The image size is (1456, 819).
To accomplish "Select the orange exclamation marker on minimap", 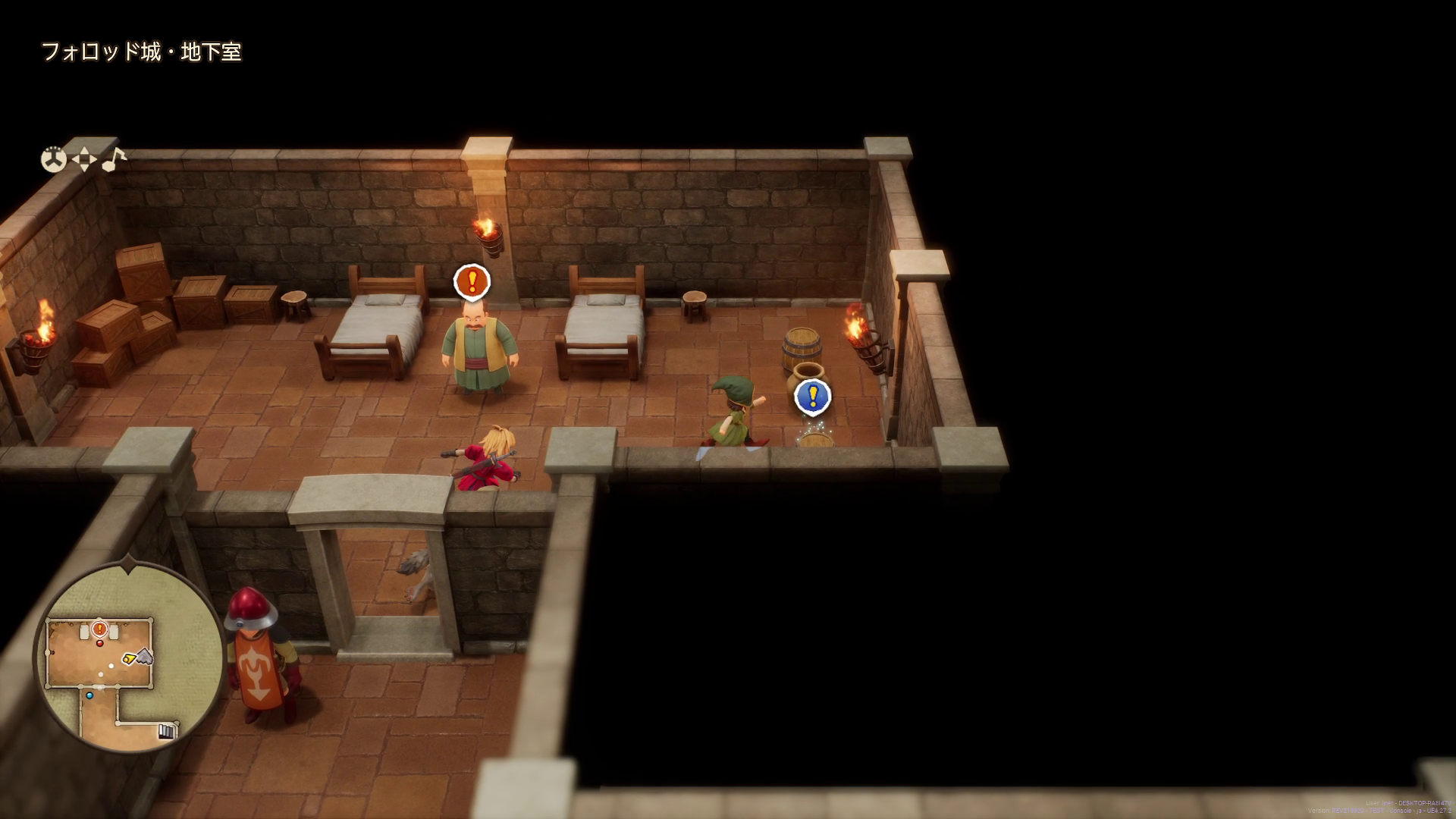I will coord(99,629).
